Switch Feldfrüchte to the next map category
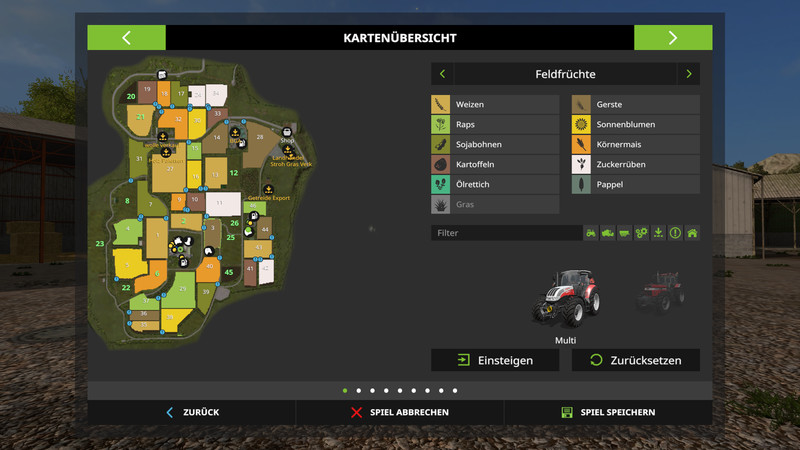Viewport: 800px width, 450px height. 688,74
